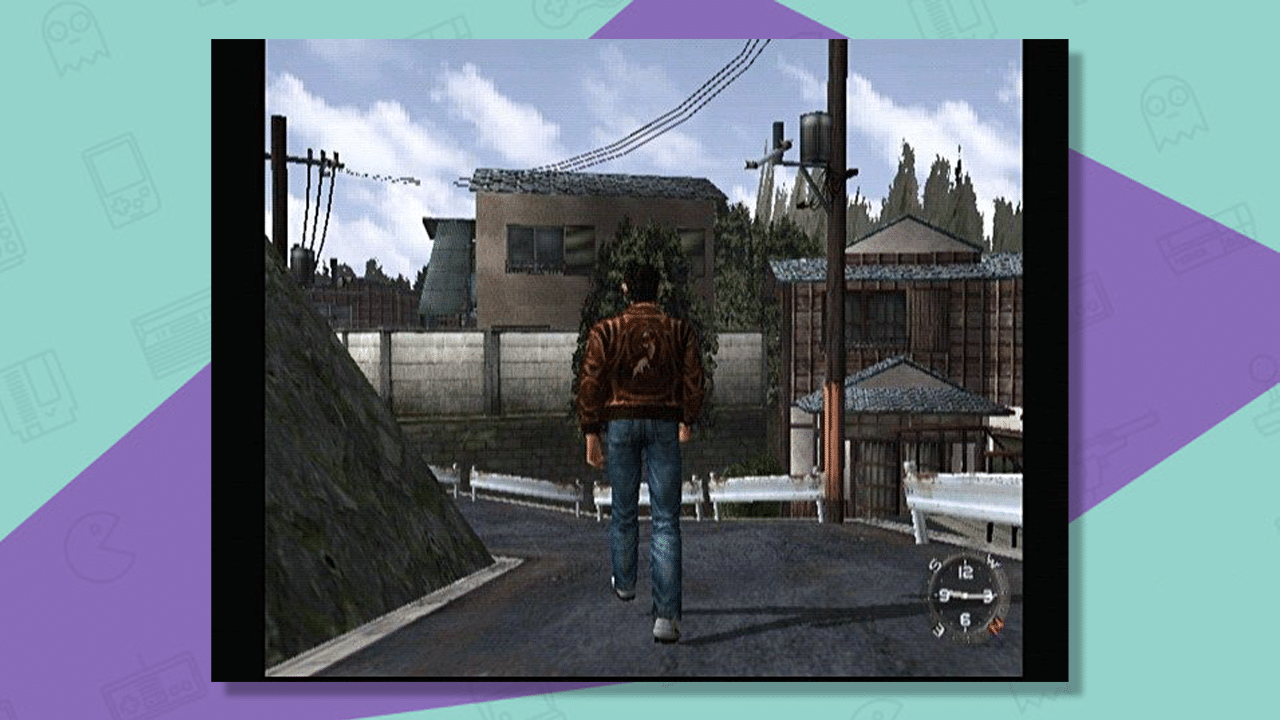Click the ghost icon in top-right corner

[x=1175, y=110]
